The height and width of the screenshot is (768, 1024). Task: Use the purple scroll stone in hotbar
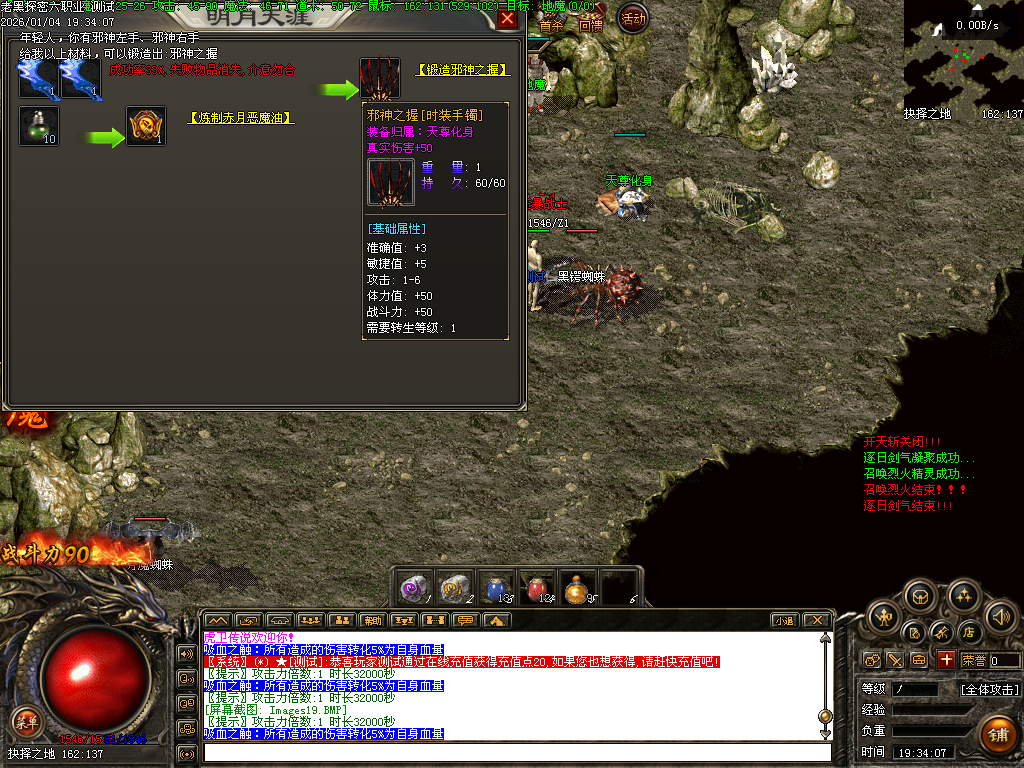coord(415,589)
